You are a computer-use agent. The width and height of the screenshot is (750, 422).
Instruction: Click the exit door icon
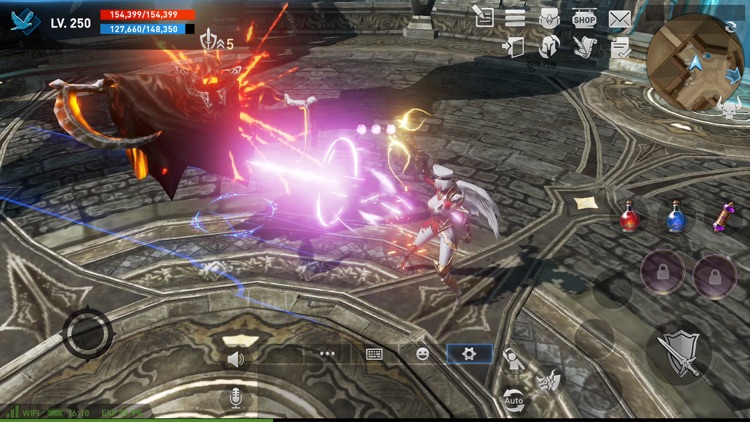(514, 46)
